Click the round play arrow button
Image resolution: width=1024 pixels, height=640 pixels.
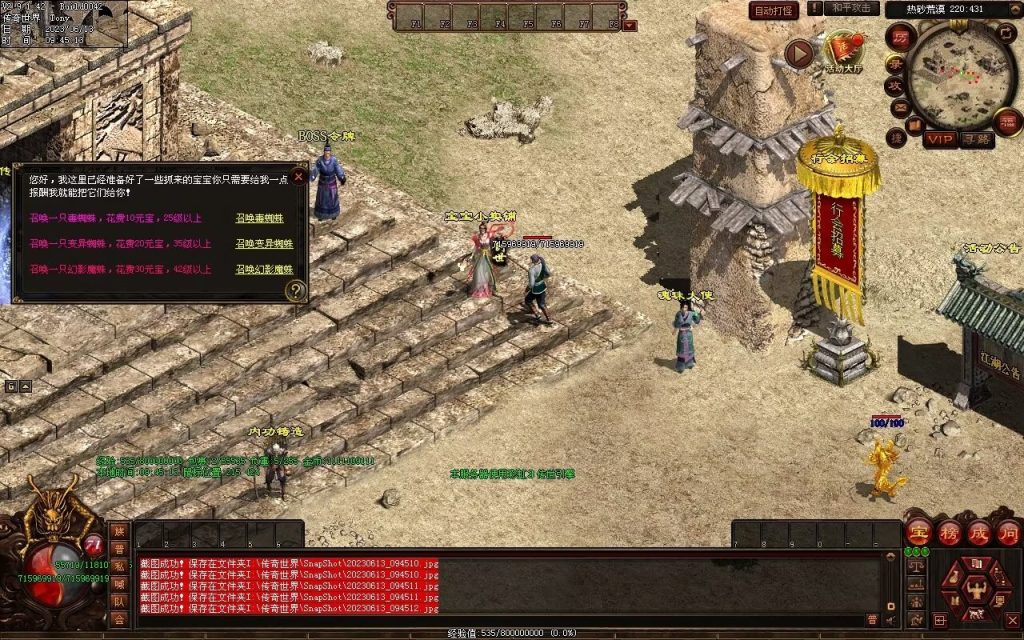(799, 53)
